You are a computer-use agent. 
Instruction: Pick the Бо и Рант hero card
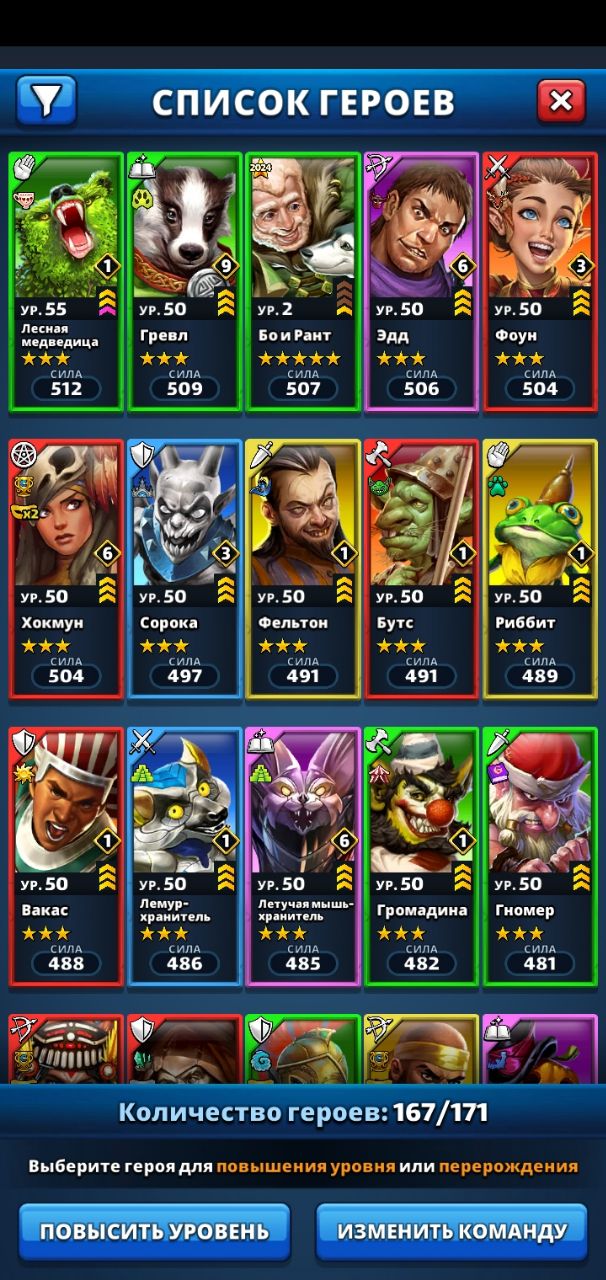tap(302, 281)
